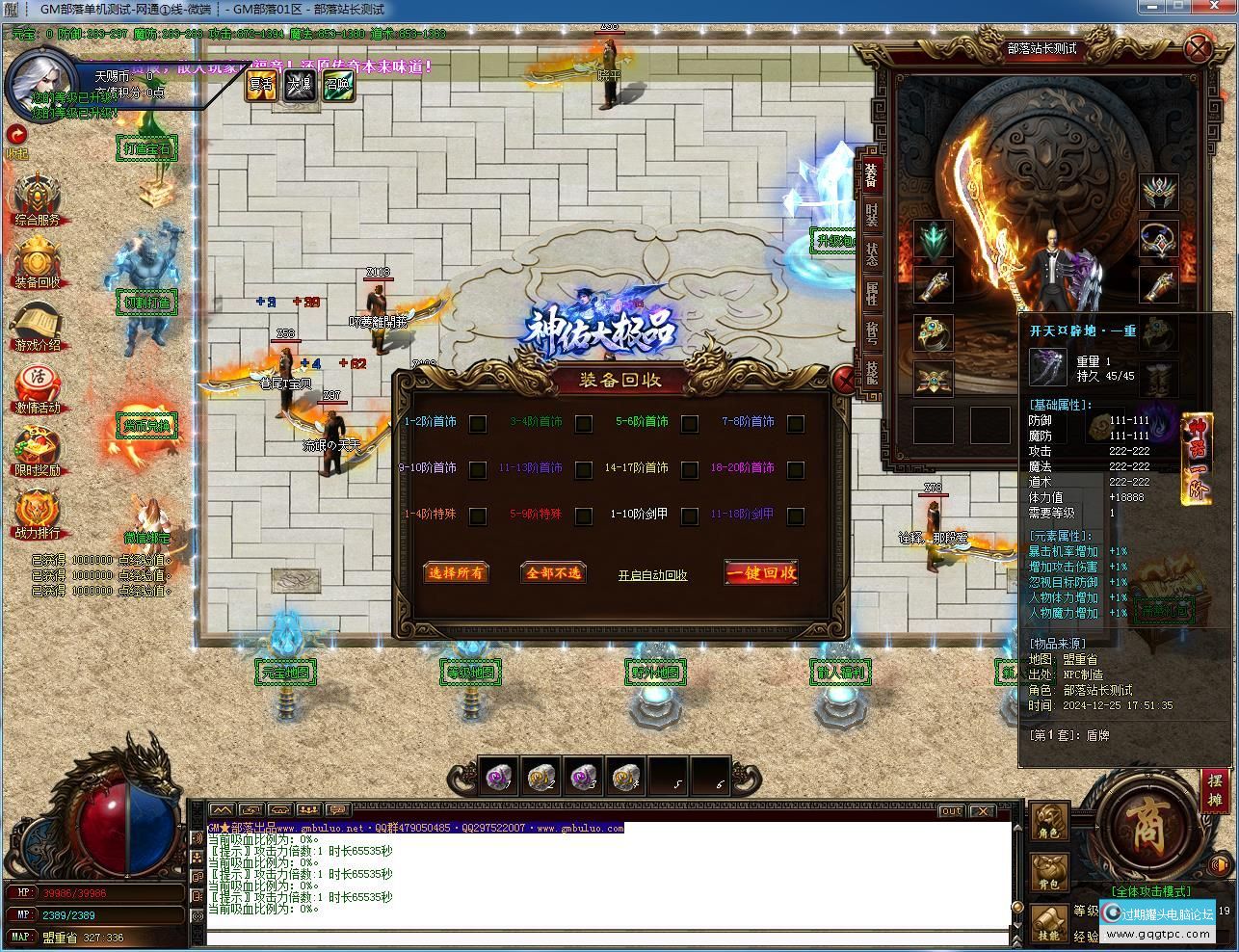The width and height of the screenshot is (1239, 952).
Task: Select the equipped ring slot with teal gem
Action: pyautogui.click(x=933, y=332)
